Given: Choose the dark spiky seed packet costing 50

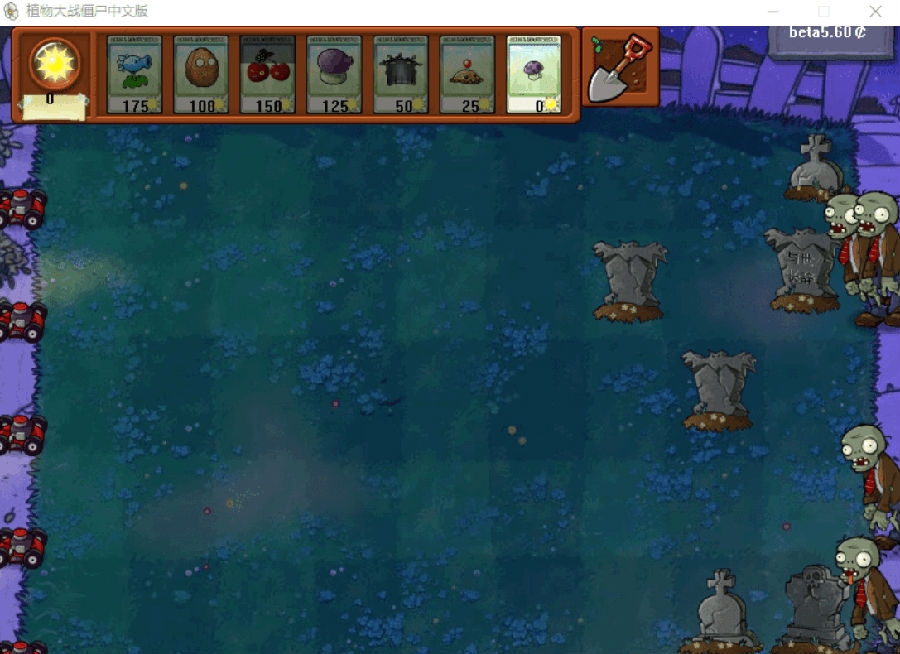Looking at the screenshot, I should coord(400,74).
